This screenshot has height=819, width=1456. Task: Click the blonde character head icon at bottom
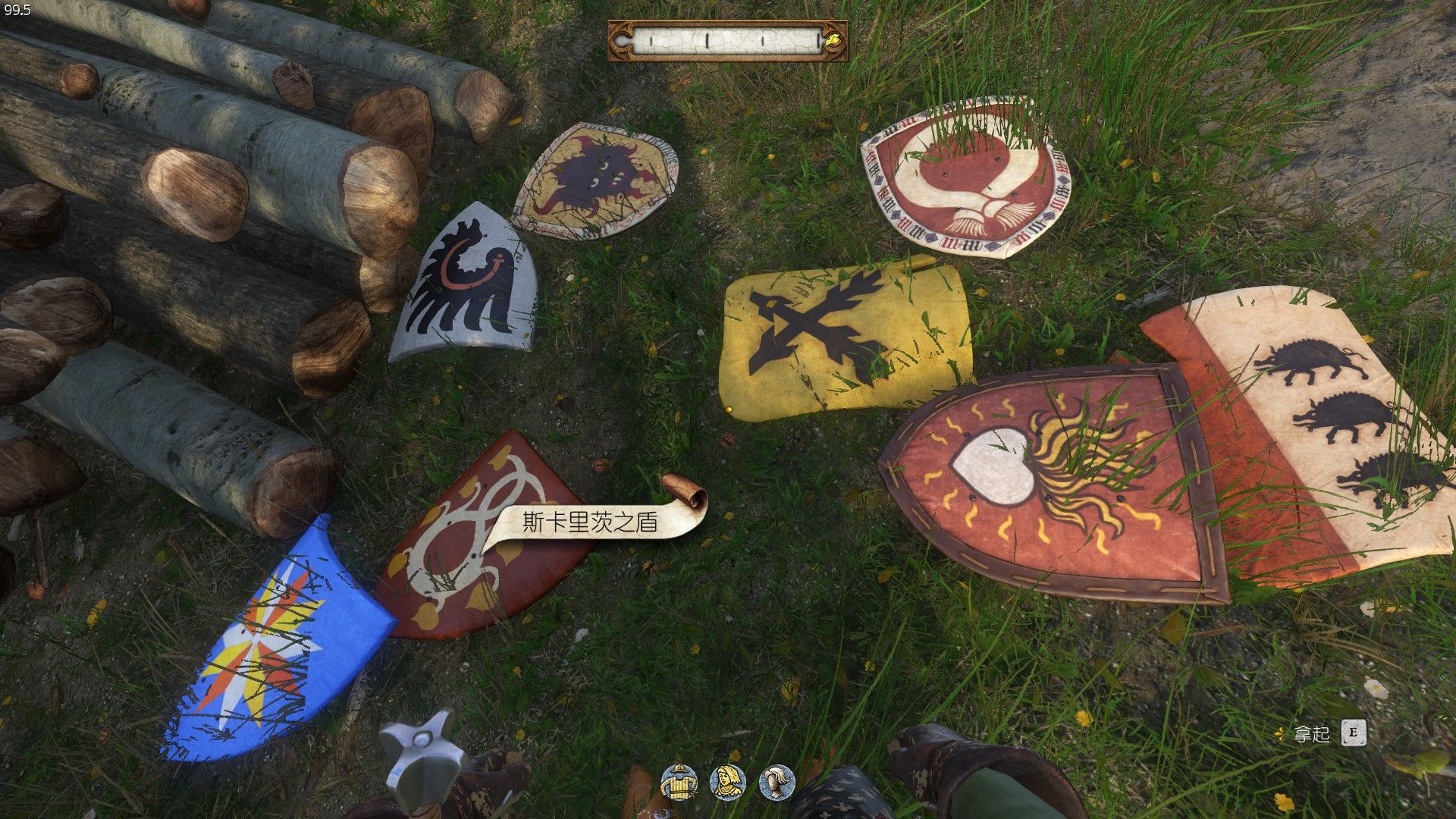(x=726, y=781)
